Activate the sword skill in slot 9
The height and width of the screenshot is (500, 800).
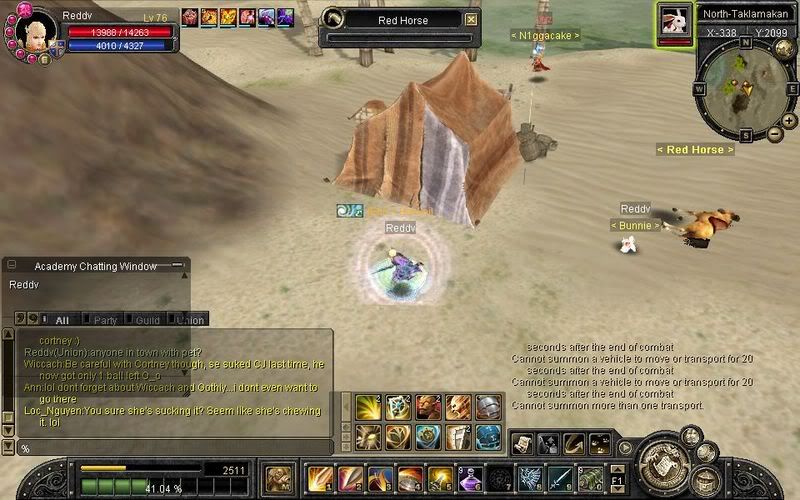[x=561, y=478]
